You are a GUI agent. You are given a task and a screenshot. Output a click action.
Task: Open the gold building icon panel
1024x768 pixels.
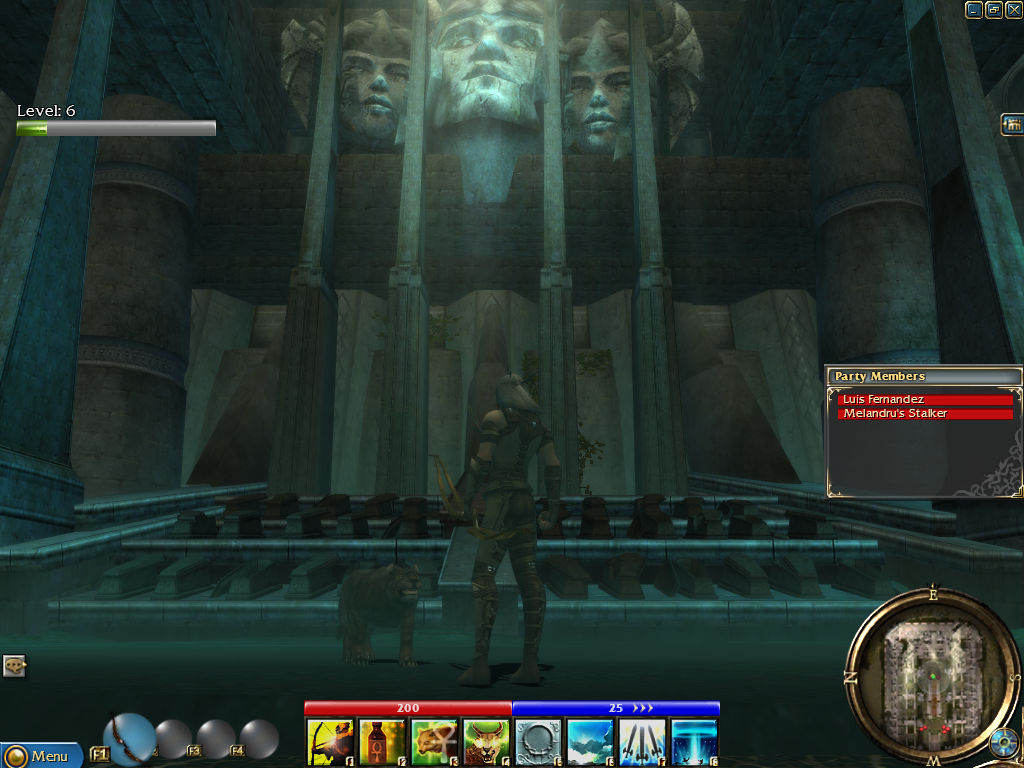coord(1012,124)
